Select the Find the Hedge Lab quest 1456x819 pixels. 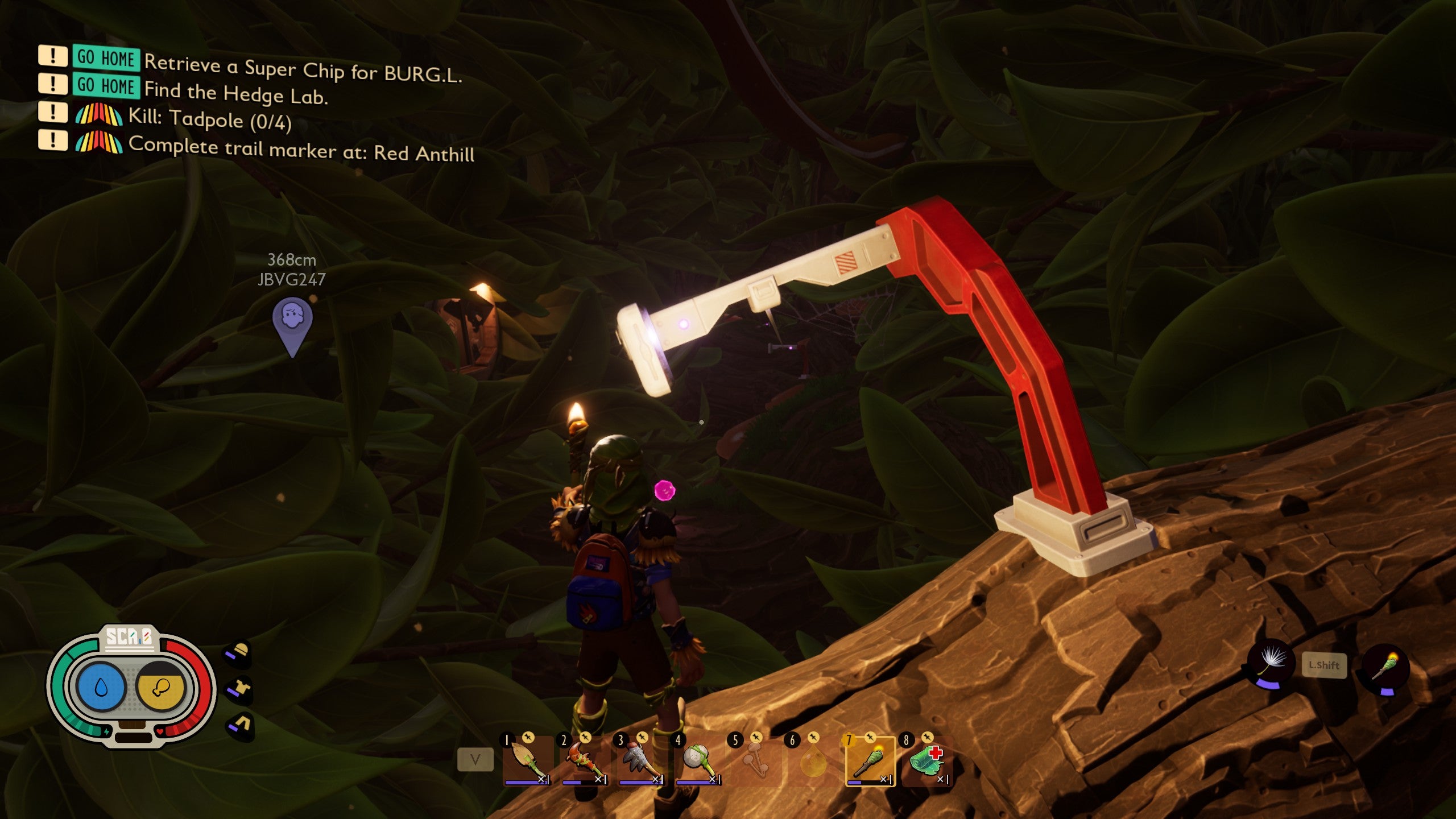(235, 92)
